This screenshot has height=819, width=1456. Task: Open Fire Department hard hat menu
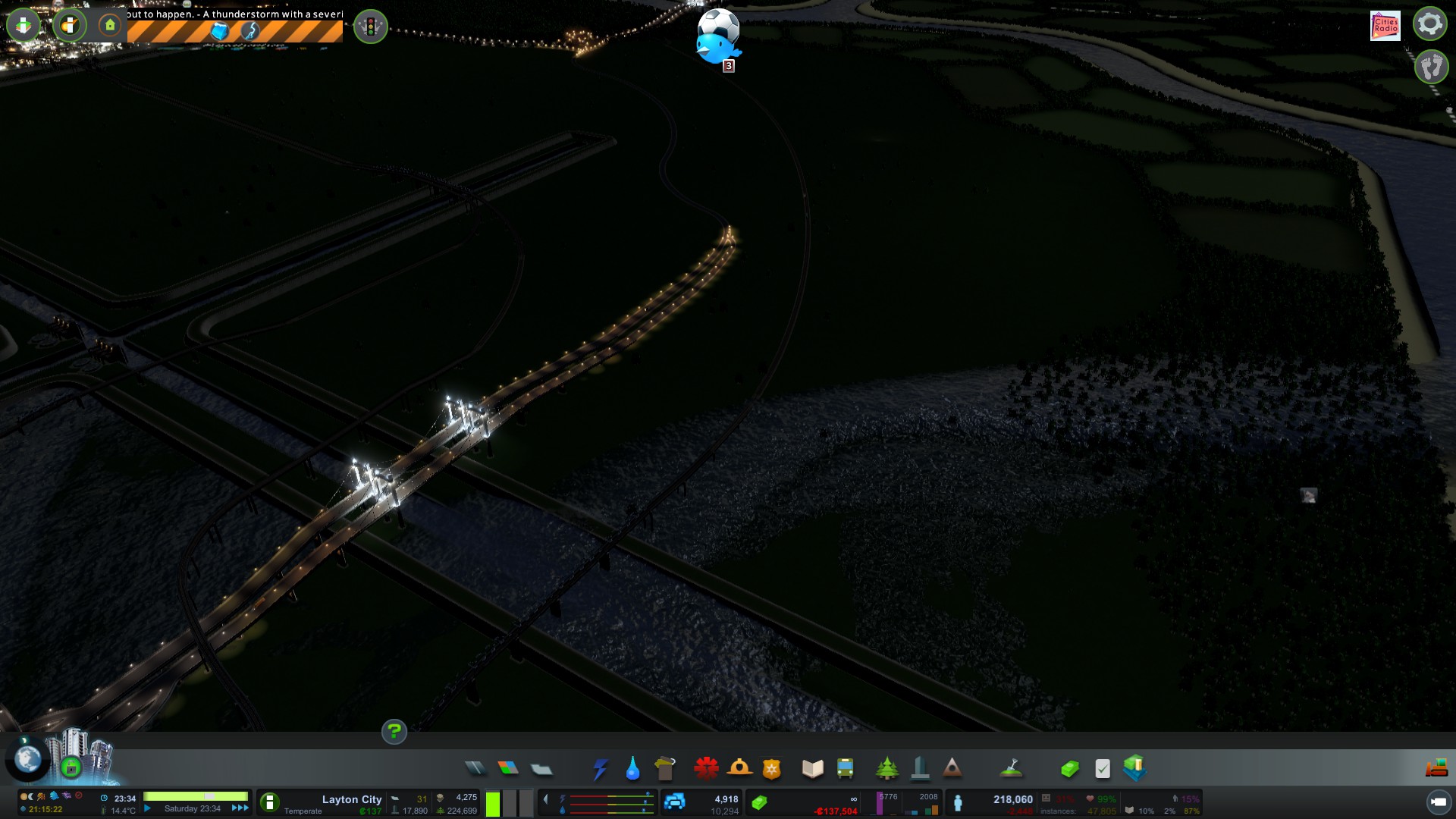[739, 768]
